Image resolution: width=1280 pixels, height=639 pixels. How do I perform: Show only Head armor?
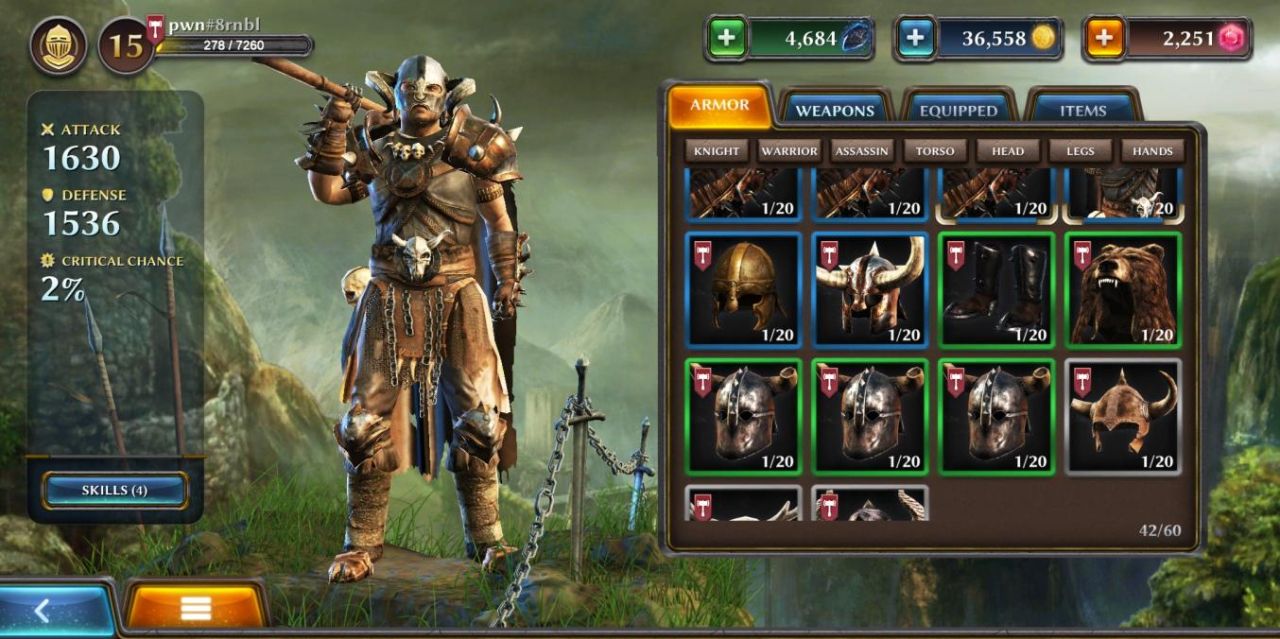1007,151
